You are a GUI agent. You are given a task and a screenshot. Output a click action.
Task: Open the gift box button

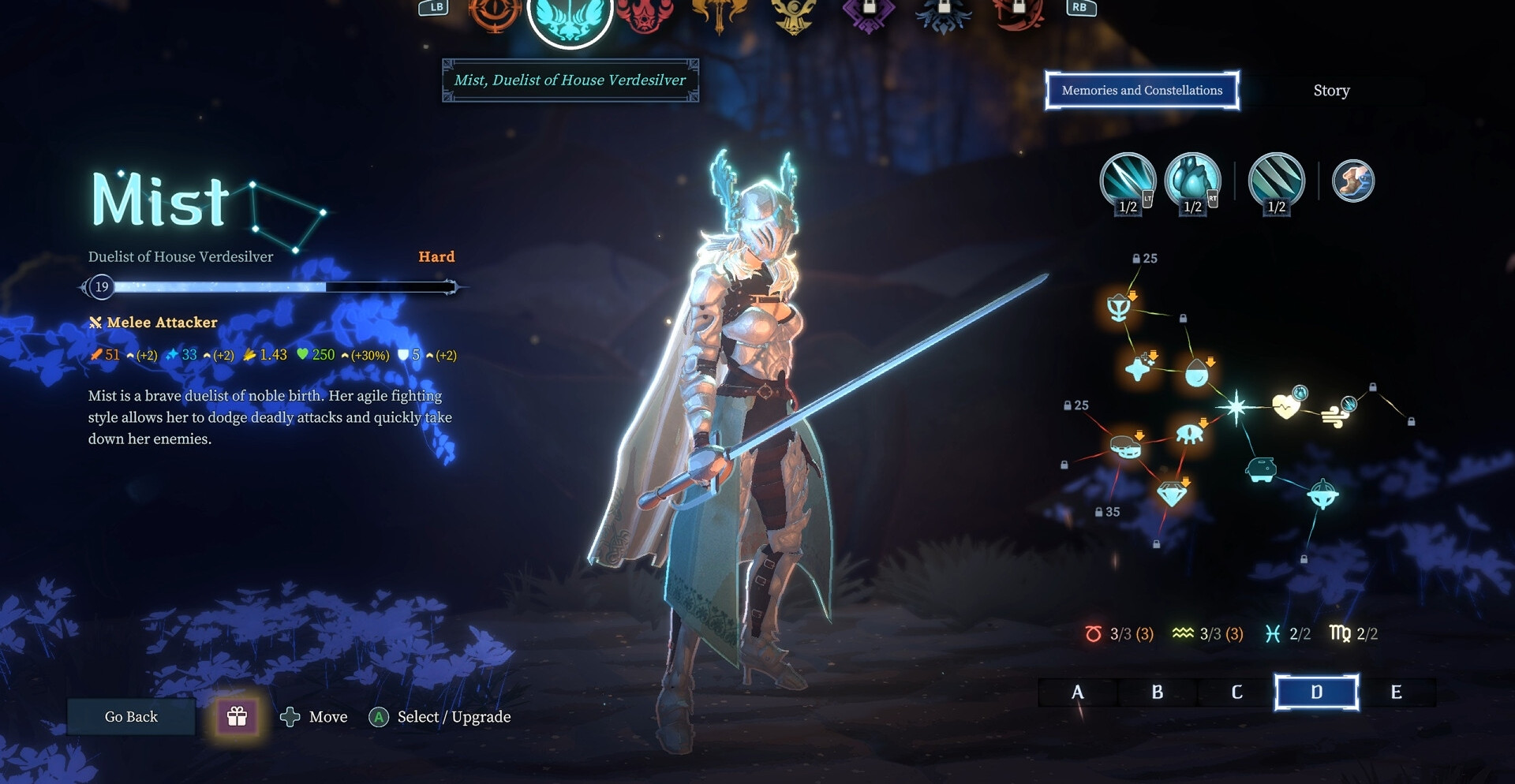tap(237, 716)
